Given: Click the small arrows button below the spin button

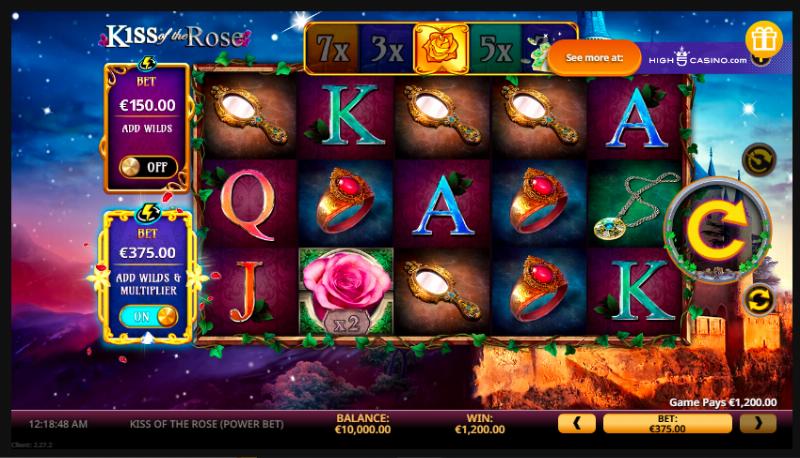Looking at the screenshot, I should coord(758,298).
